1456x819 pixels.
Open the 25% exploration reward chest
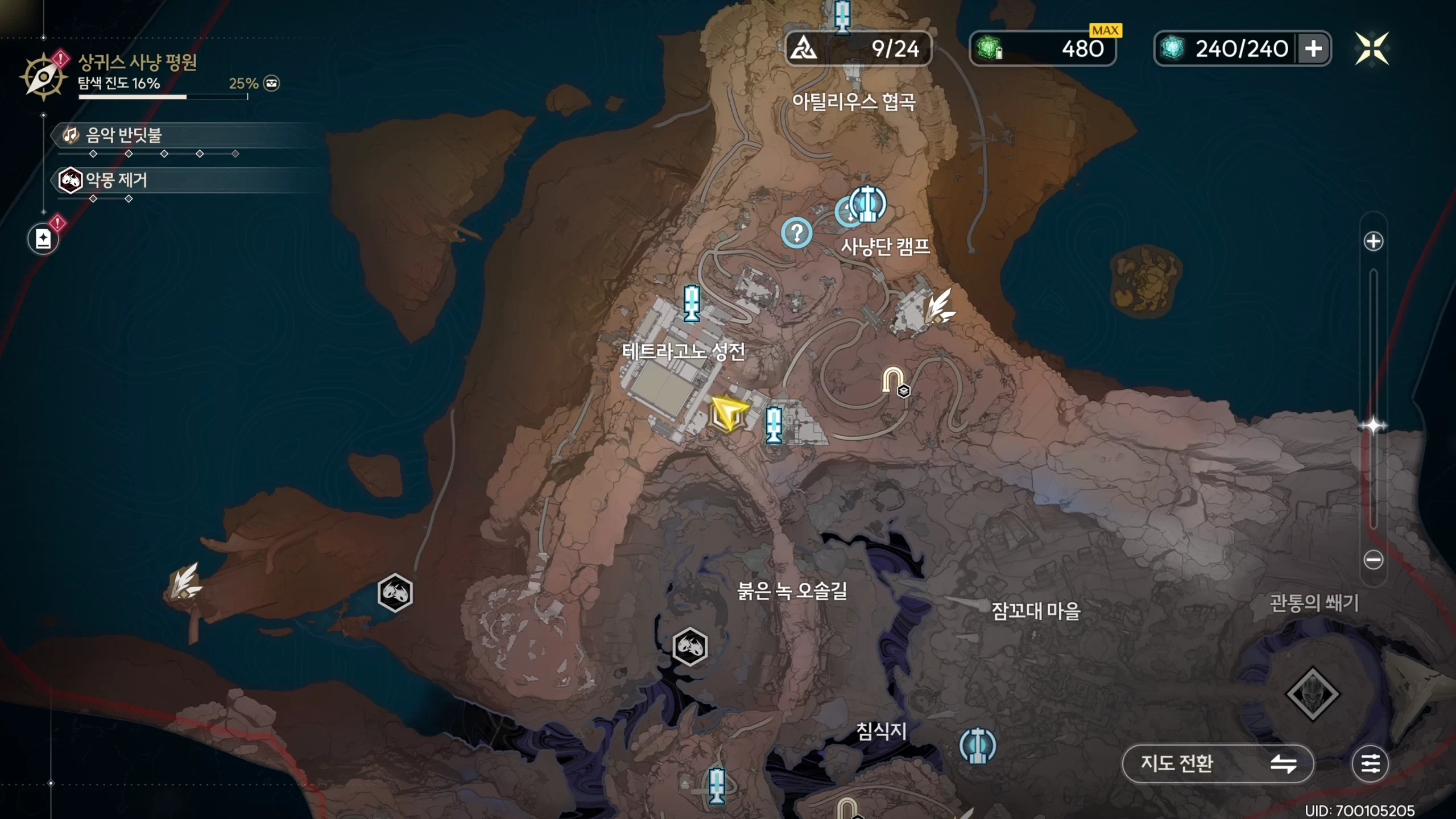click(272, 84)
